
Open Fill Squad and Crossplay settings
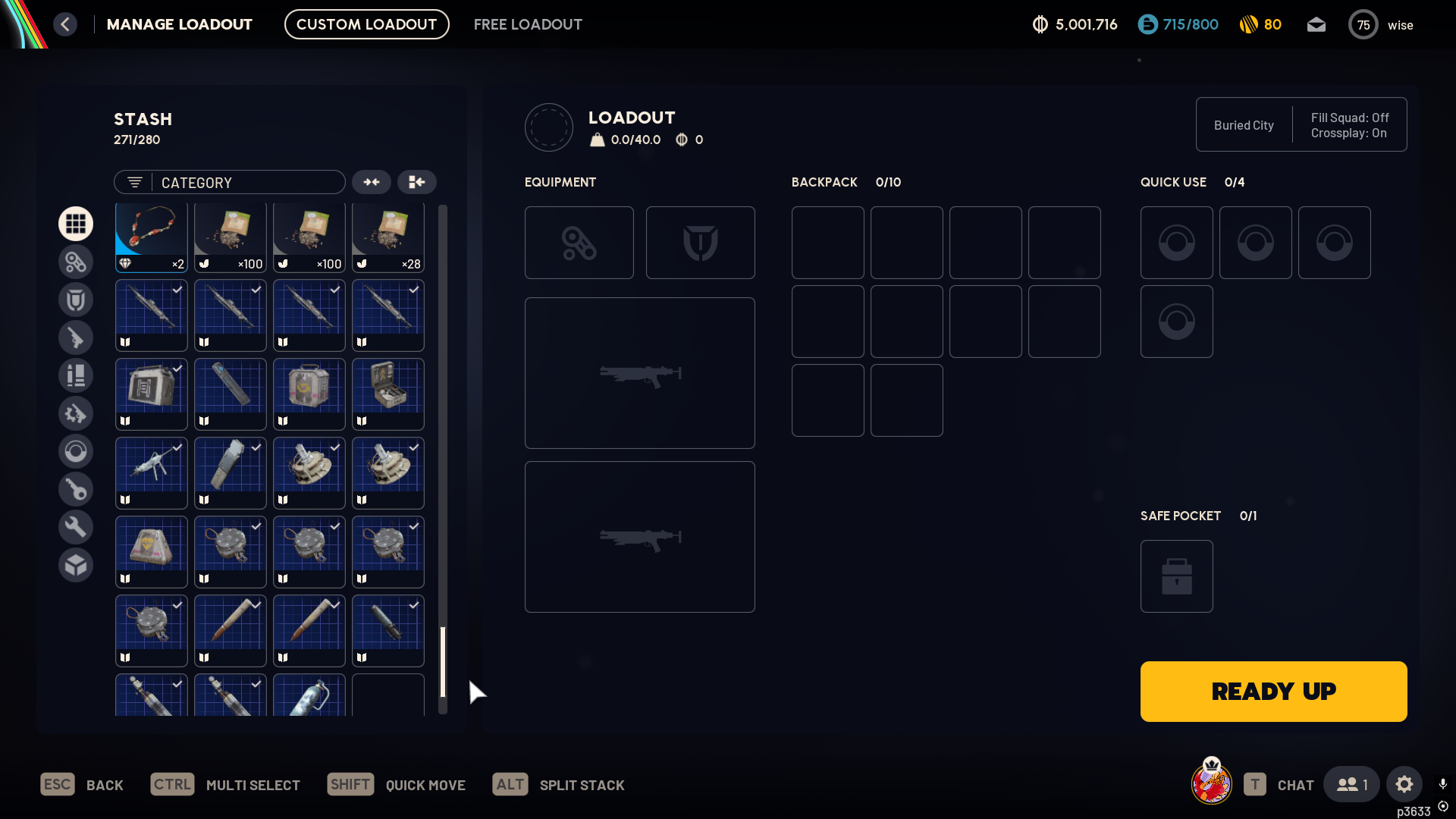coord(1350,125)
